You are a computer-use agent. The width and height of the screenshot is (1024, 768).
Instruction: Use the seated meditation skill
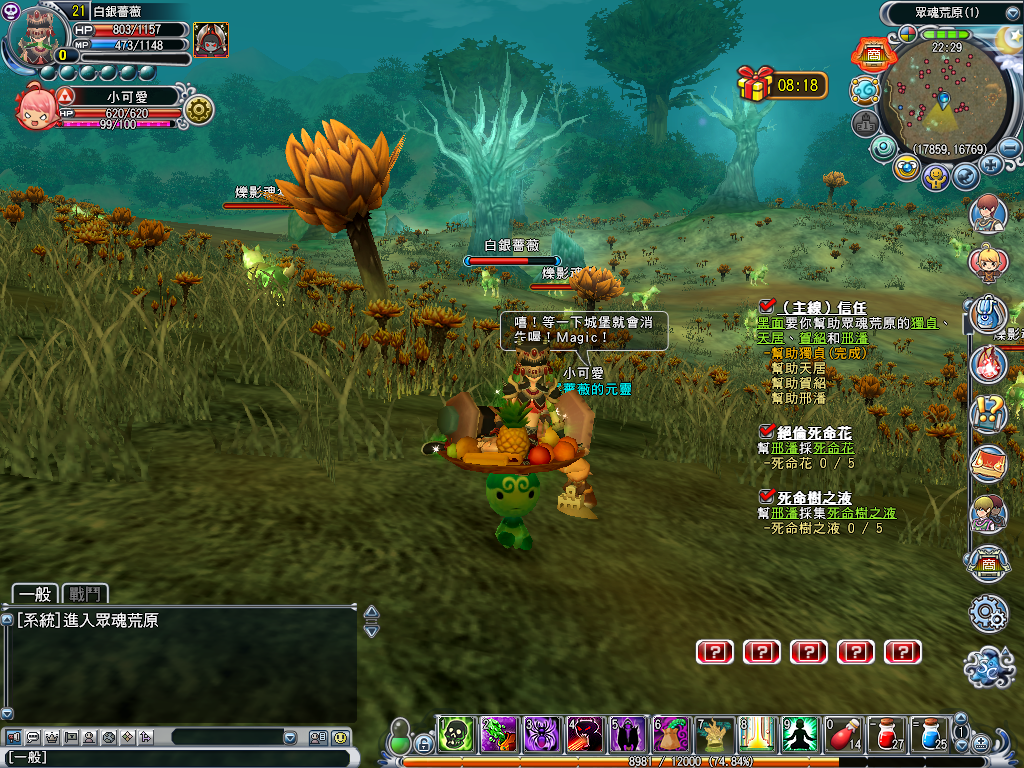coord(801,736)
